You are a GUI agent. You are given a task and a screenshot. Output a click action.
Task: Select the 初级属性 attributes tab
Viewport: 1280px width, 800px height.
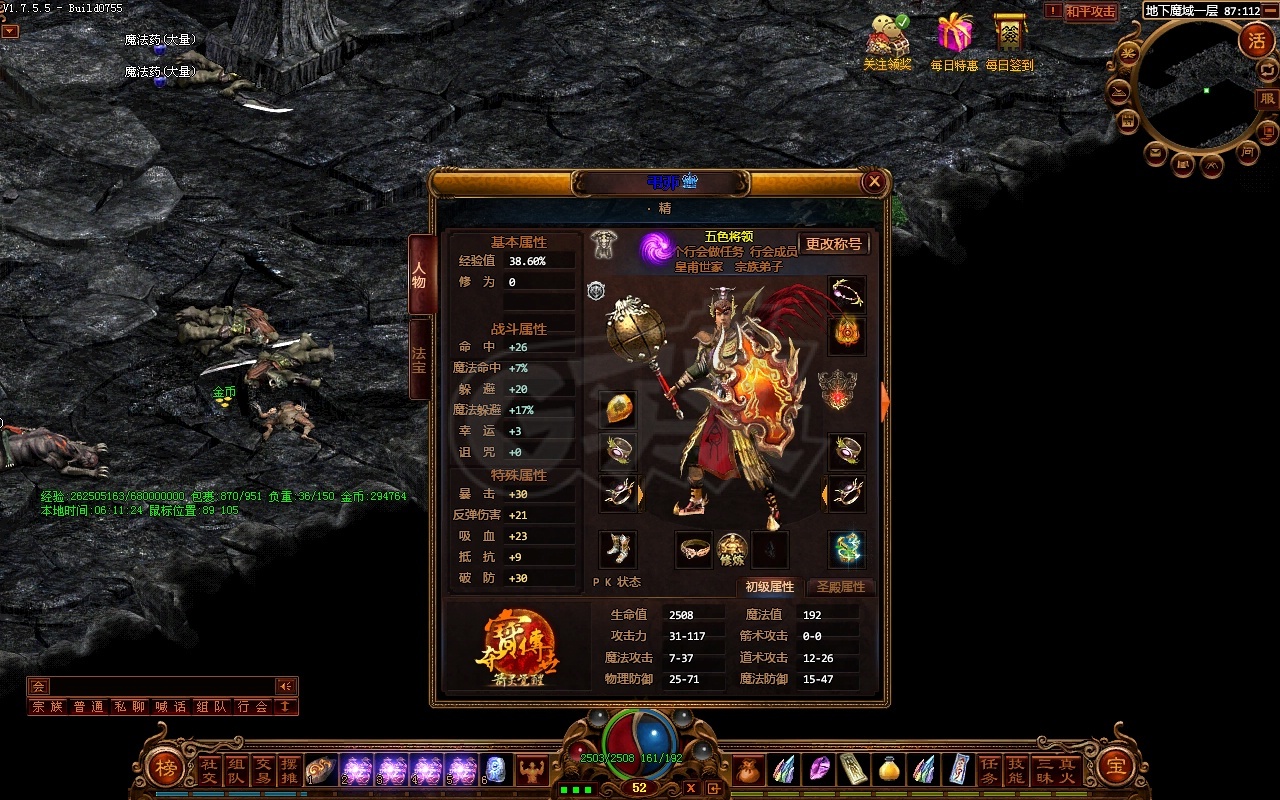tap(769, 587)
